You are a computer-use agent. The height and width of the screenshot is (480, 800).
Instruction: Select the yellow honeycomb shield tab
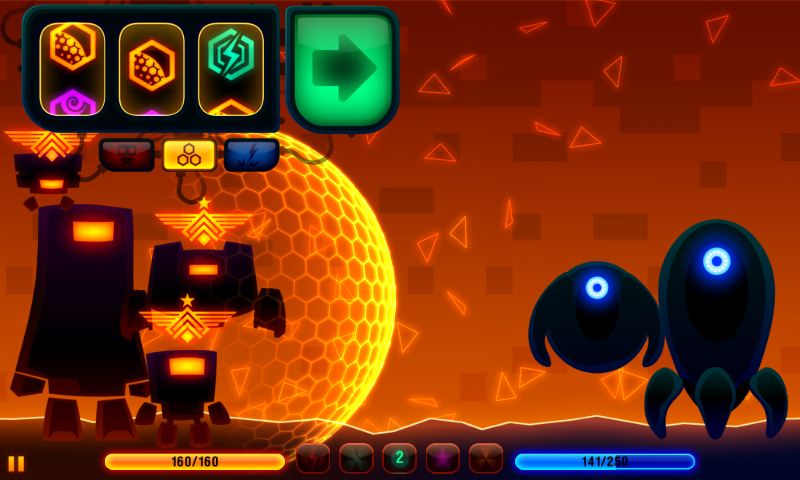pos(189,155)
